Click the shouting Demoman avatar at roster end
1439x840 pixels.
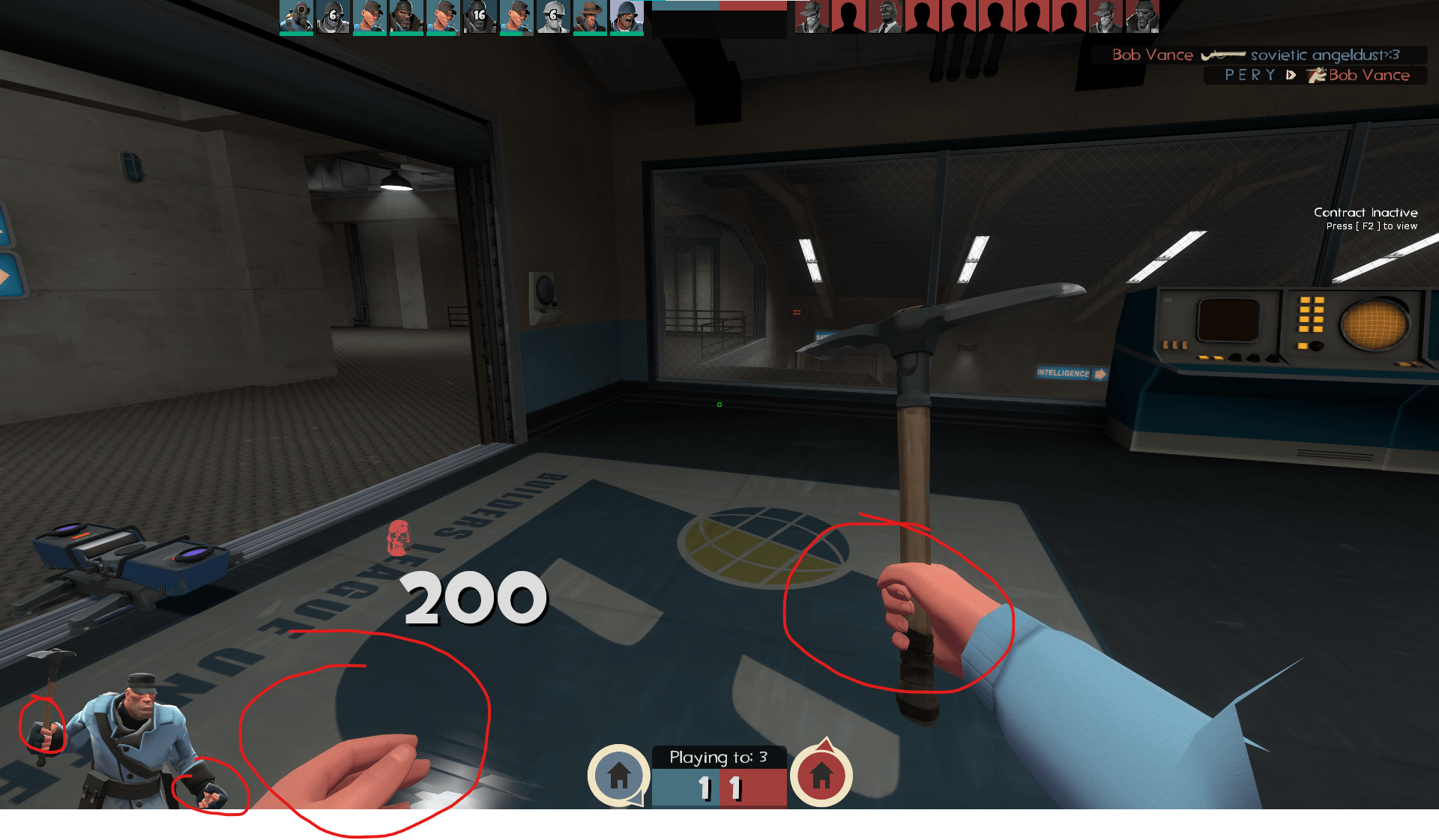point(628,16)
